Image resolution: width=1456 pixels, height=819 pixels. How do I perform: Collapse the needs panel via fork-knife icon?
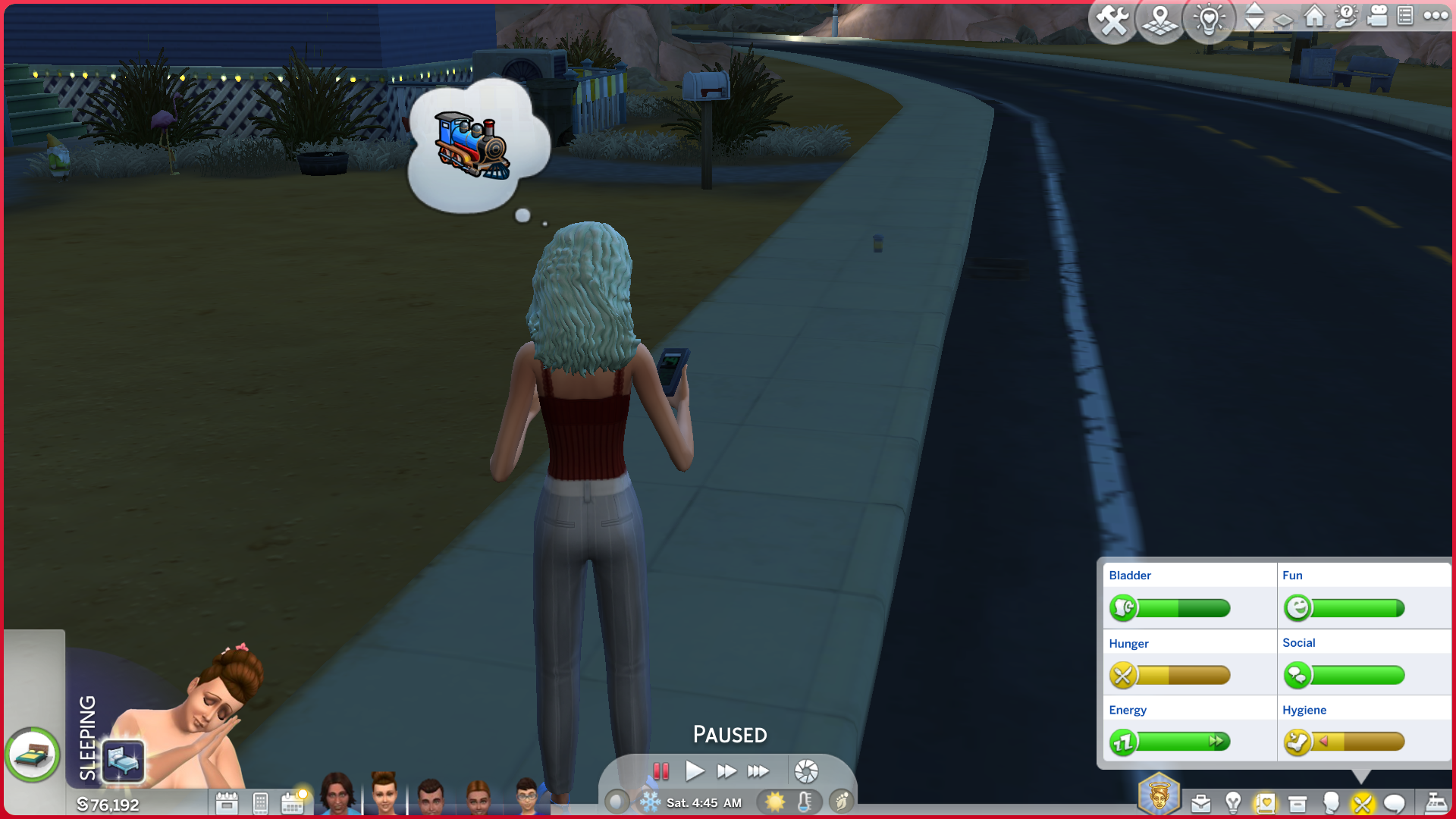1362,803
